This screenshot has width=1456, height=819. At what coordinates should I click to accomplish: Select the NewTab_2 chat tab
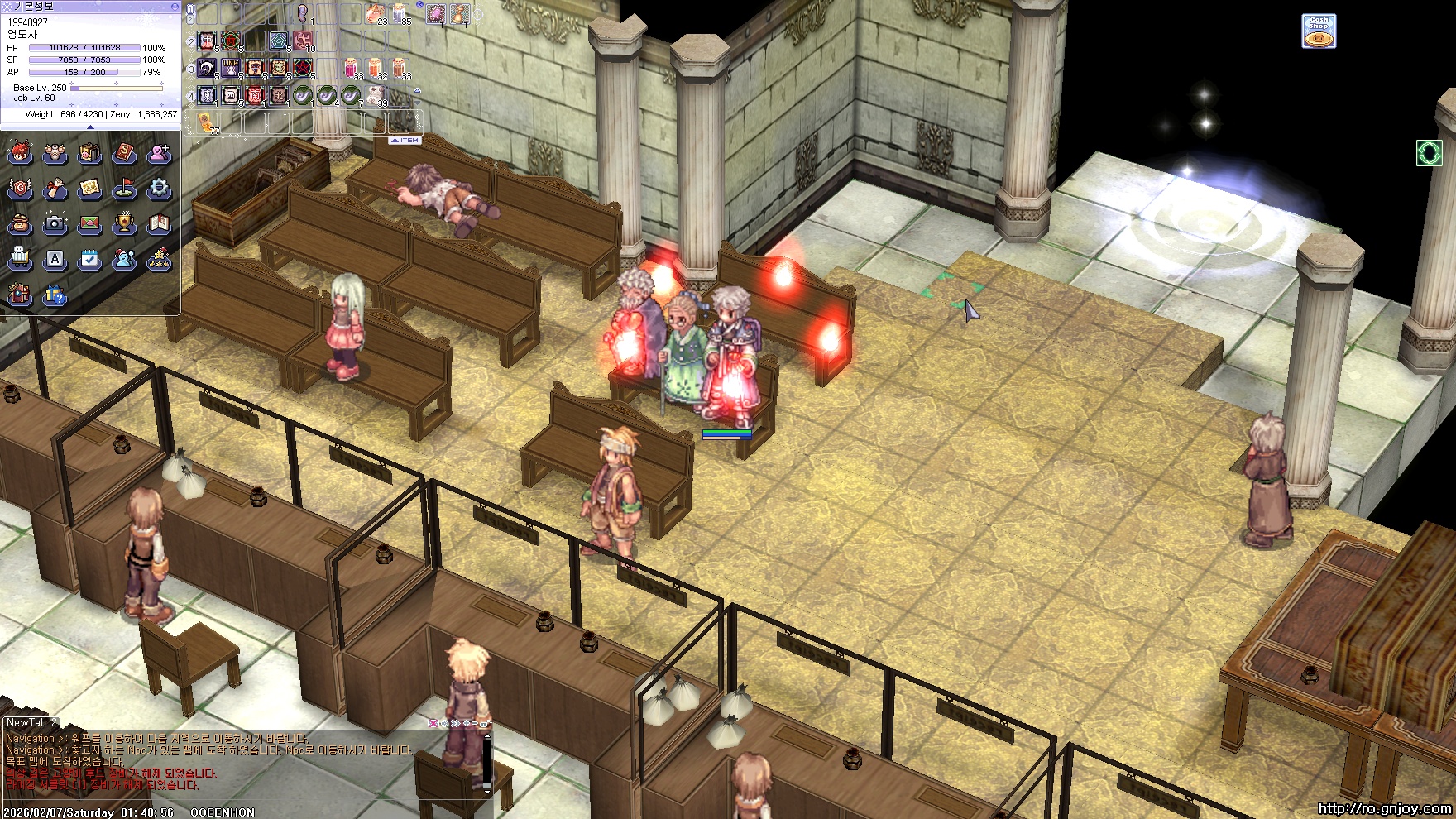pyautogui.click(x=31, y=723)
